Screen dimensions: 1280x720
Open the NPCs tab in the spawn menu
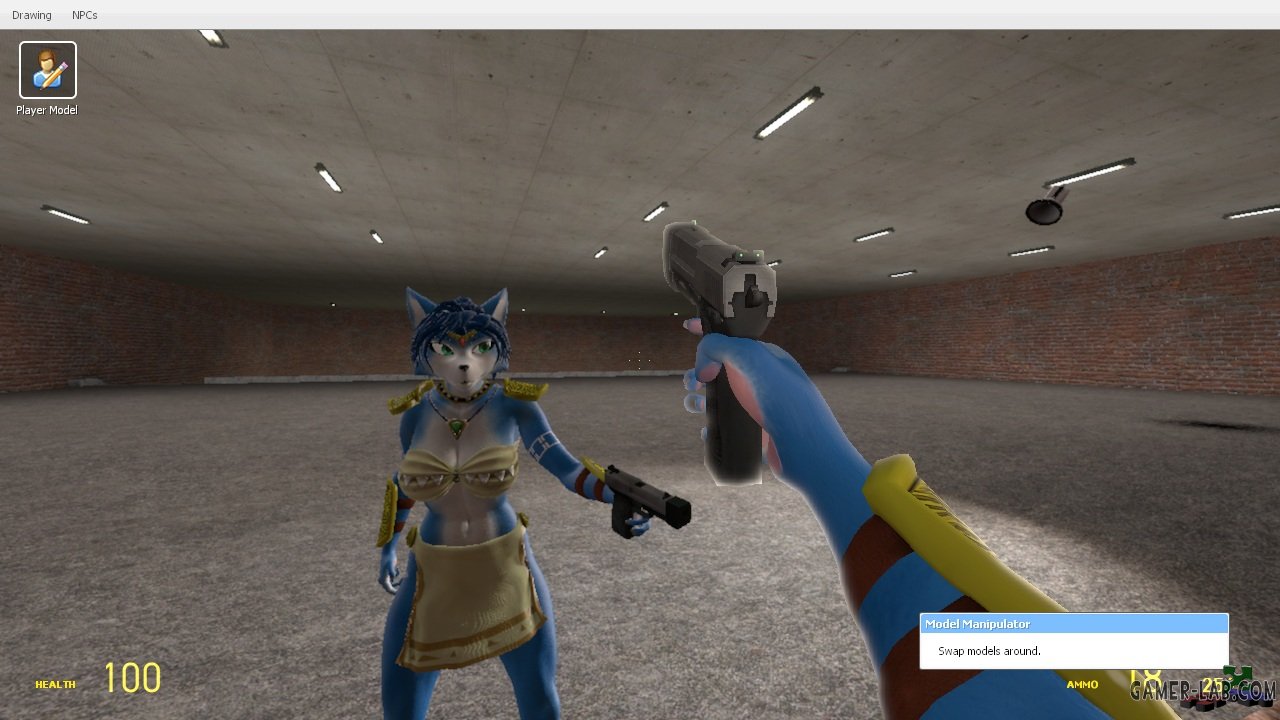click(x=85, y=14)
